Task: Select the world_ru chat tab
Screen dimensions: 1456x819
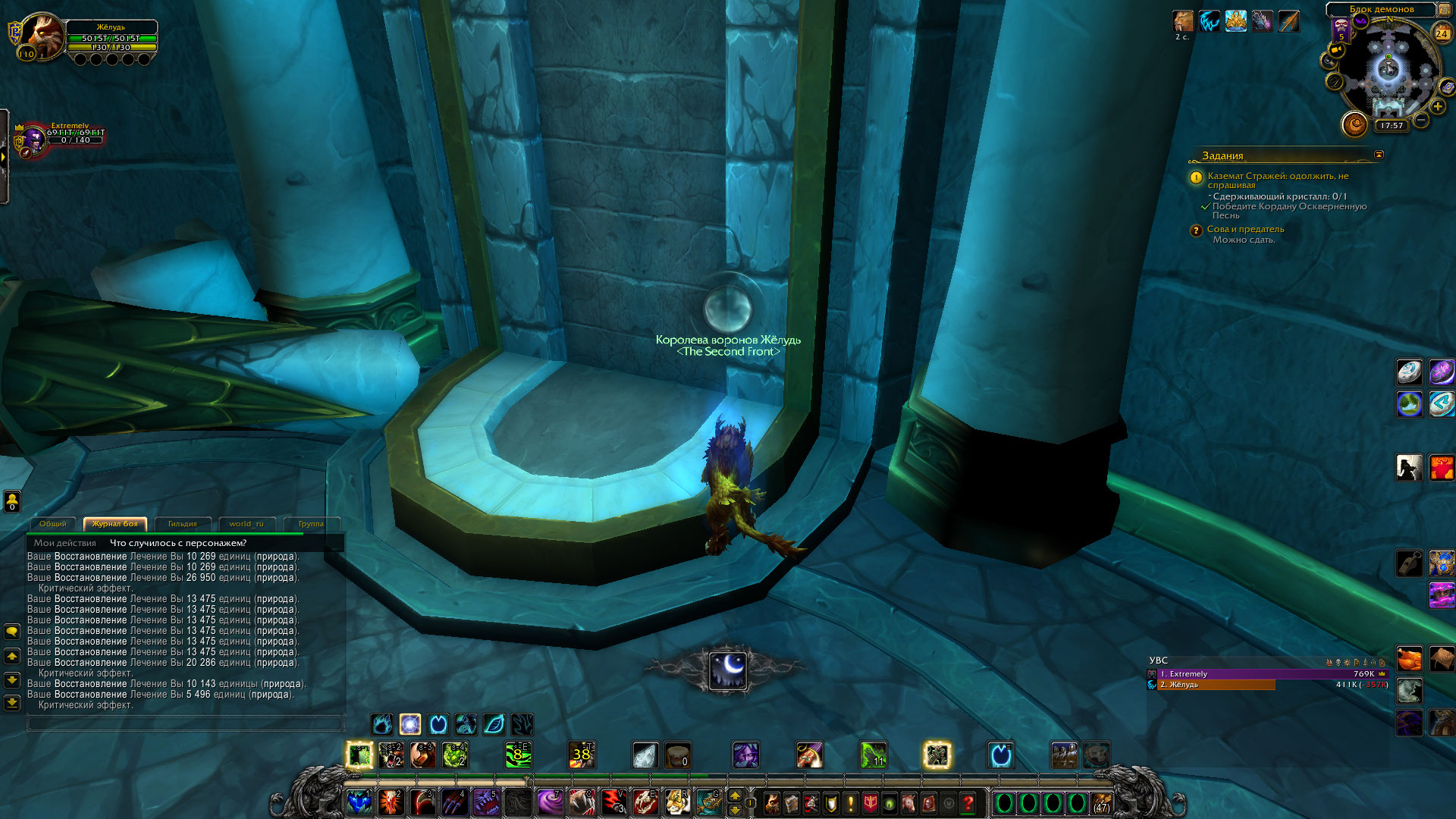Action: [246, 524]
